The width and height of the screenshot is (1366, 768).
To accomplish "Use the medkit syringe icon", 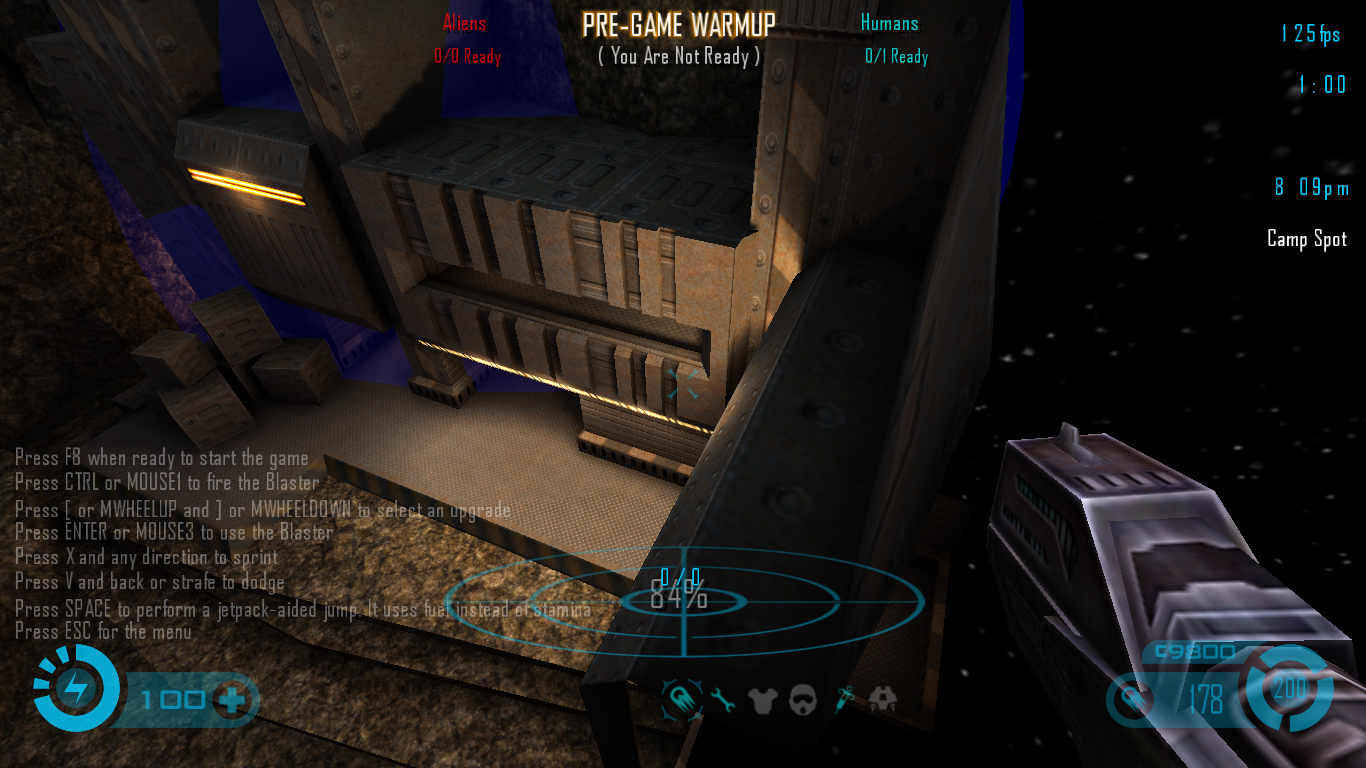I will [x=845, y=699].
